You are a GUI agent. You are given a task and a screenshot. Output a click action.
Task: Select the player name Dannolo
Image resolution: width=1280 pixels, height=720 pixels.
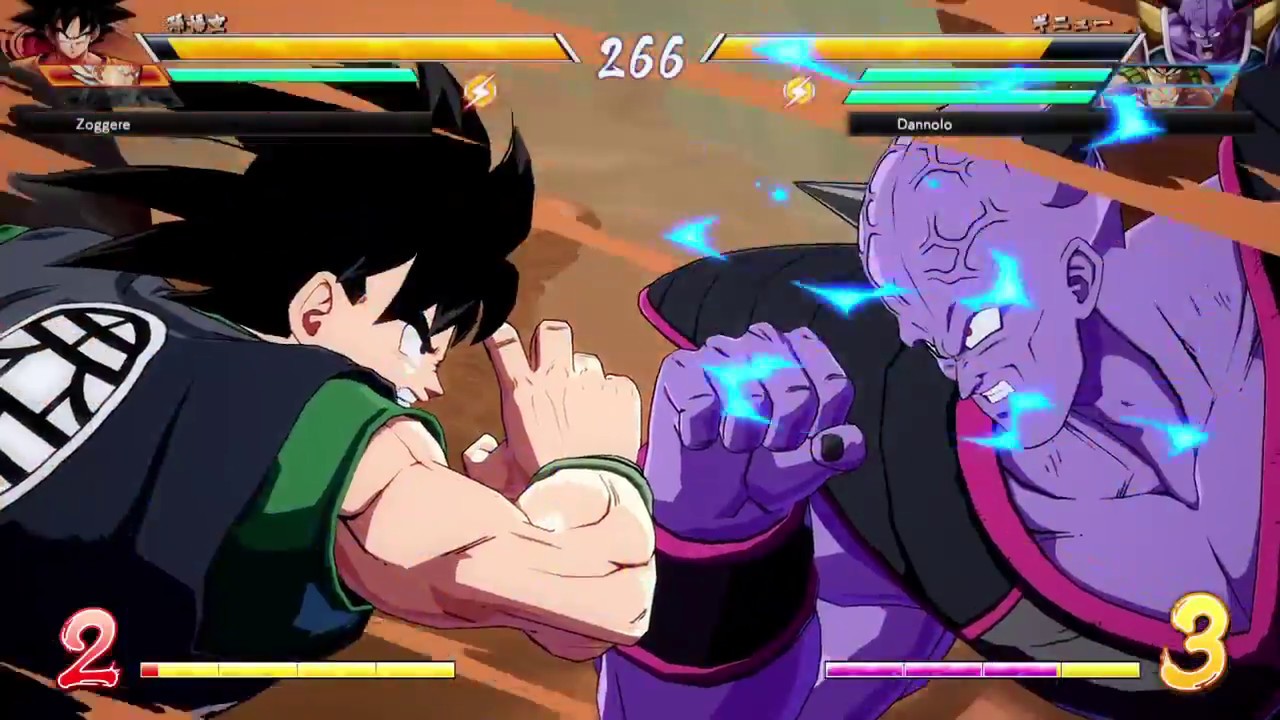923,124
